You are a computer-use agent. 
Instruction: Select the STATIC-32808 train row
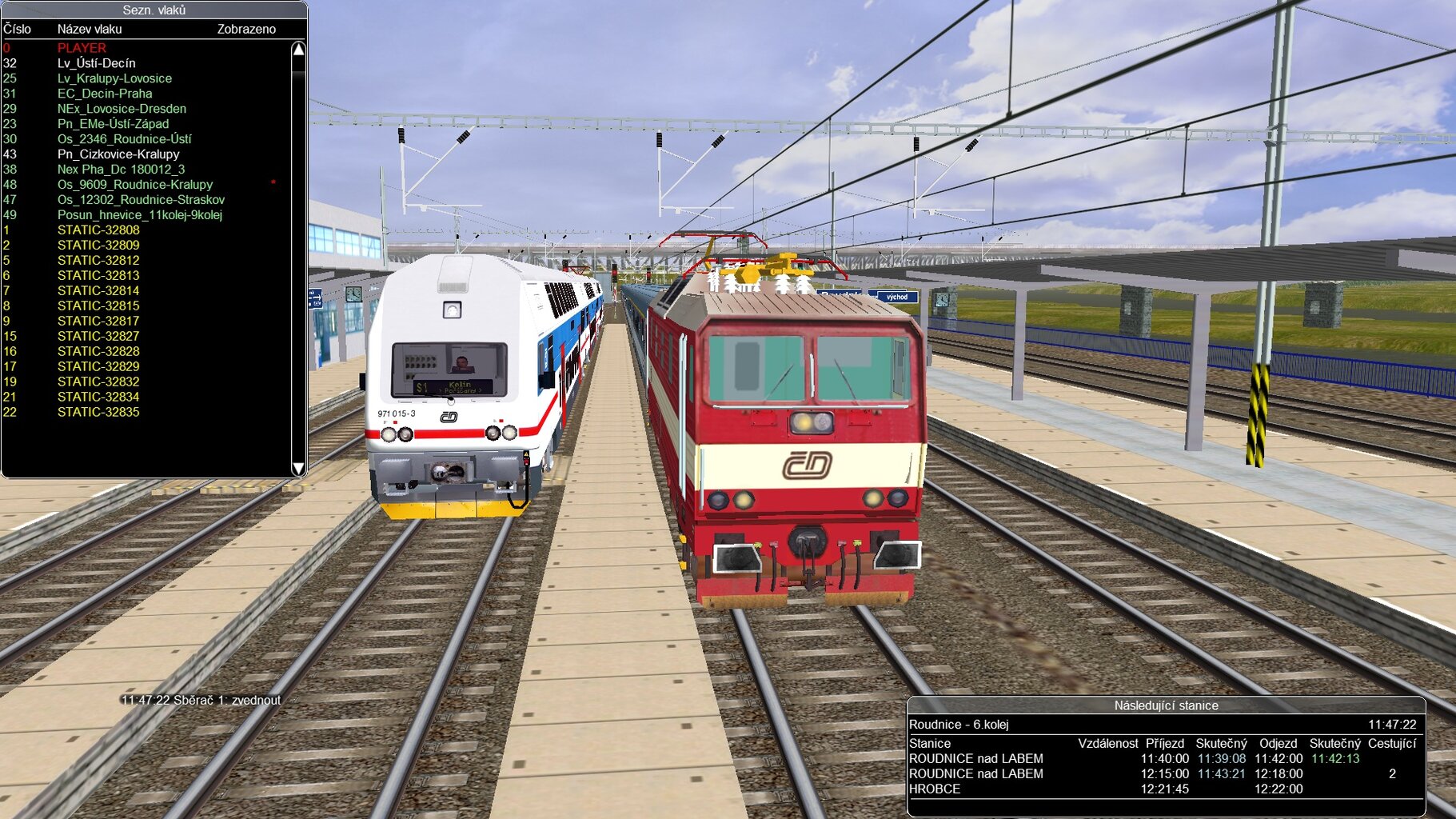click(98, 230)
